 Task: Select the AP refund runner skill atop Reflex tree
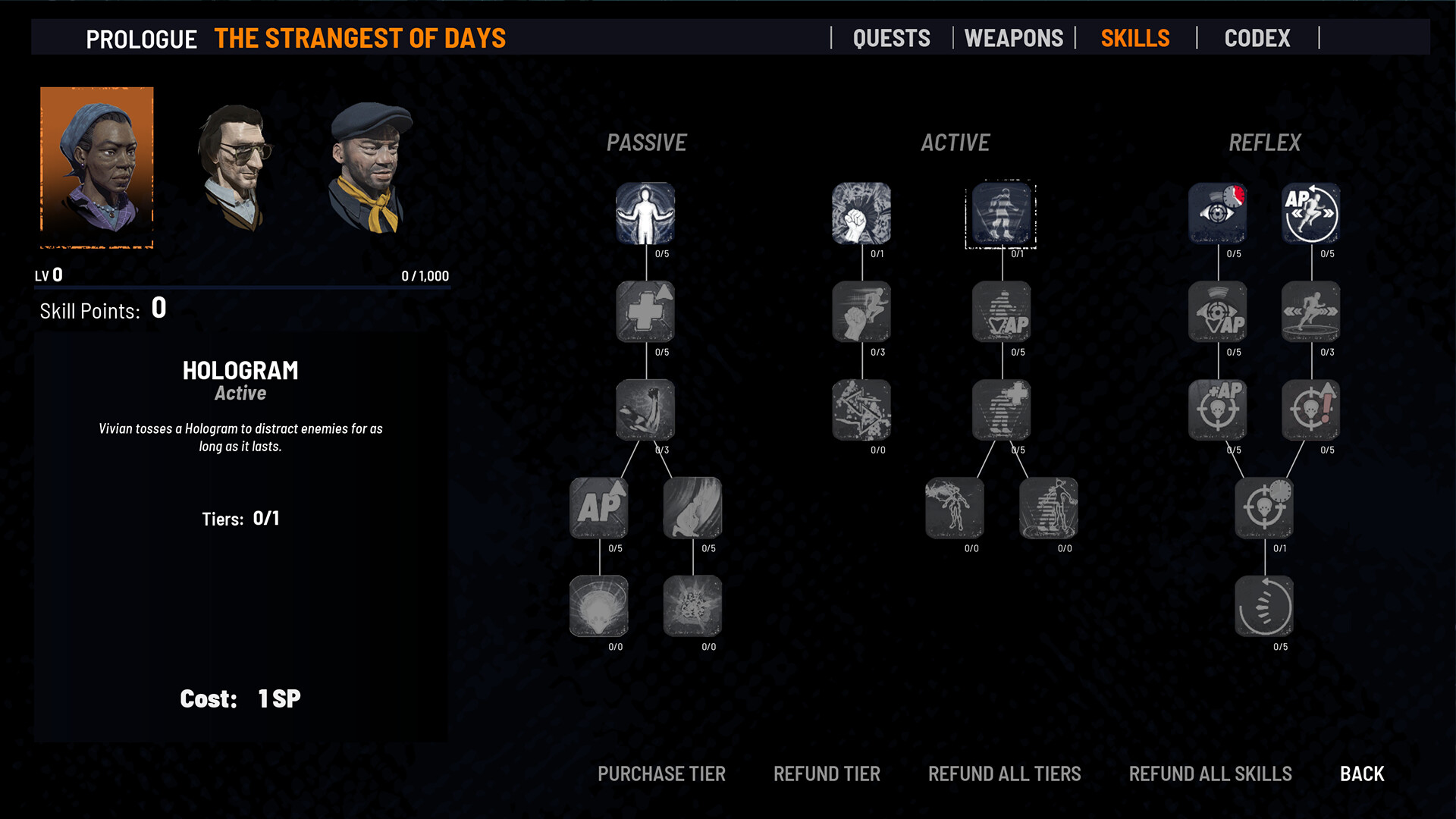point(1311,215)
